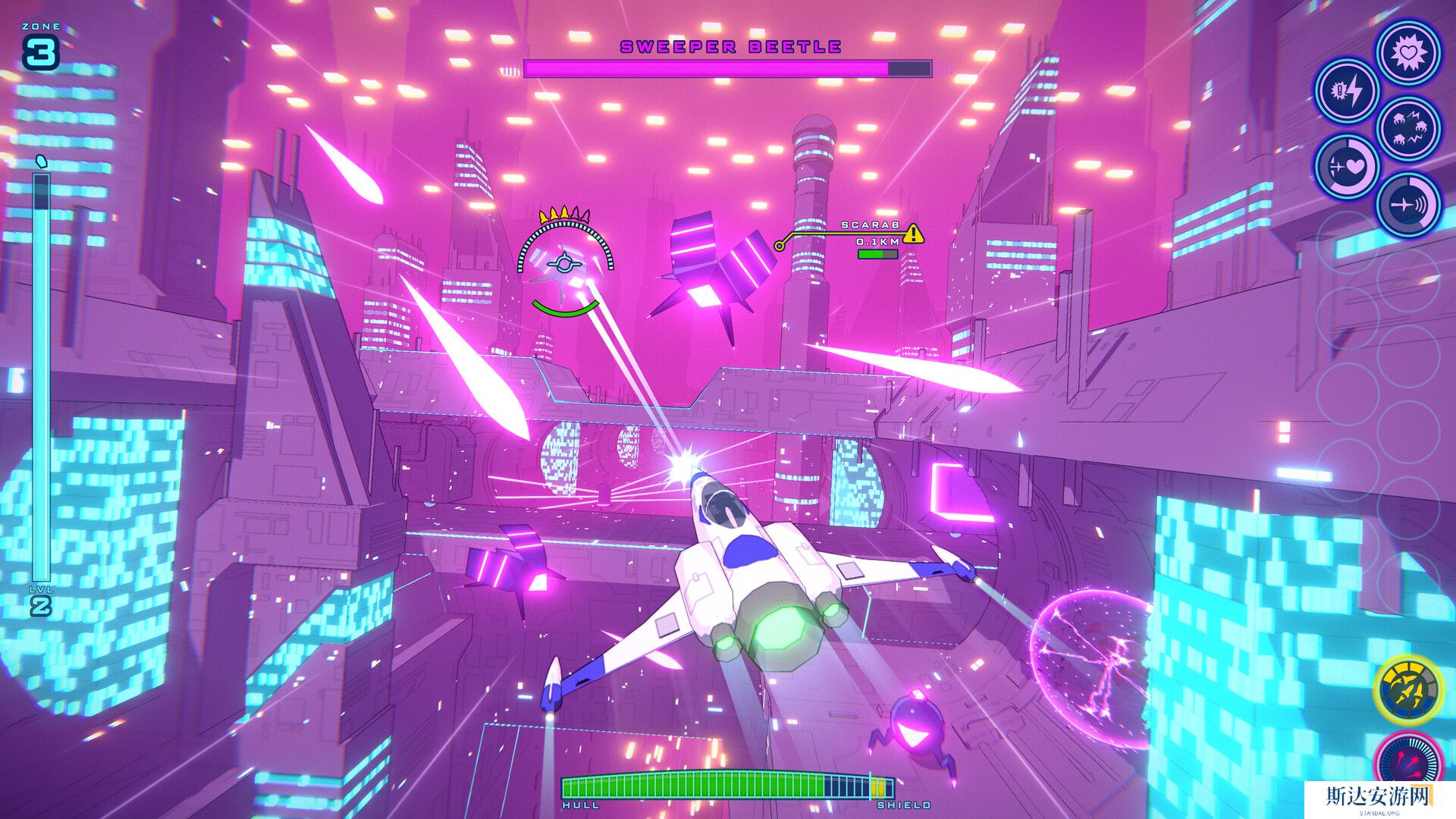
Task: Select the ship and heart upgrade icon
Action: pos(1347,167)
